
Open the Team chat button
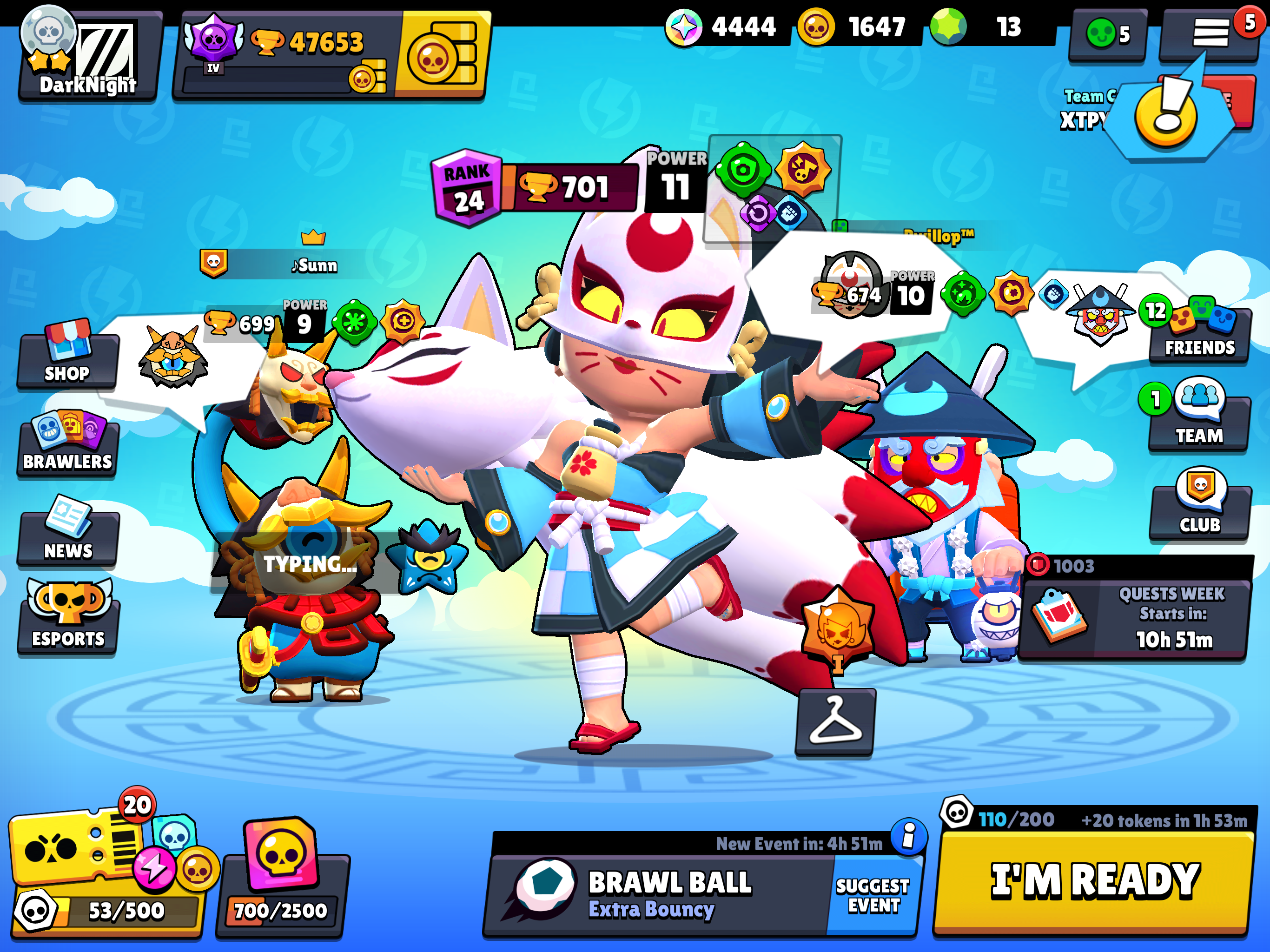[1199, 420]
